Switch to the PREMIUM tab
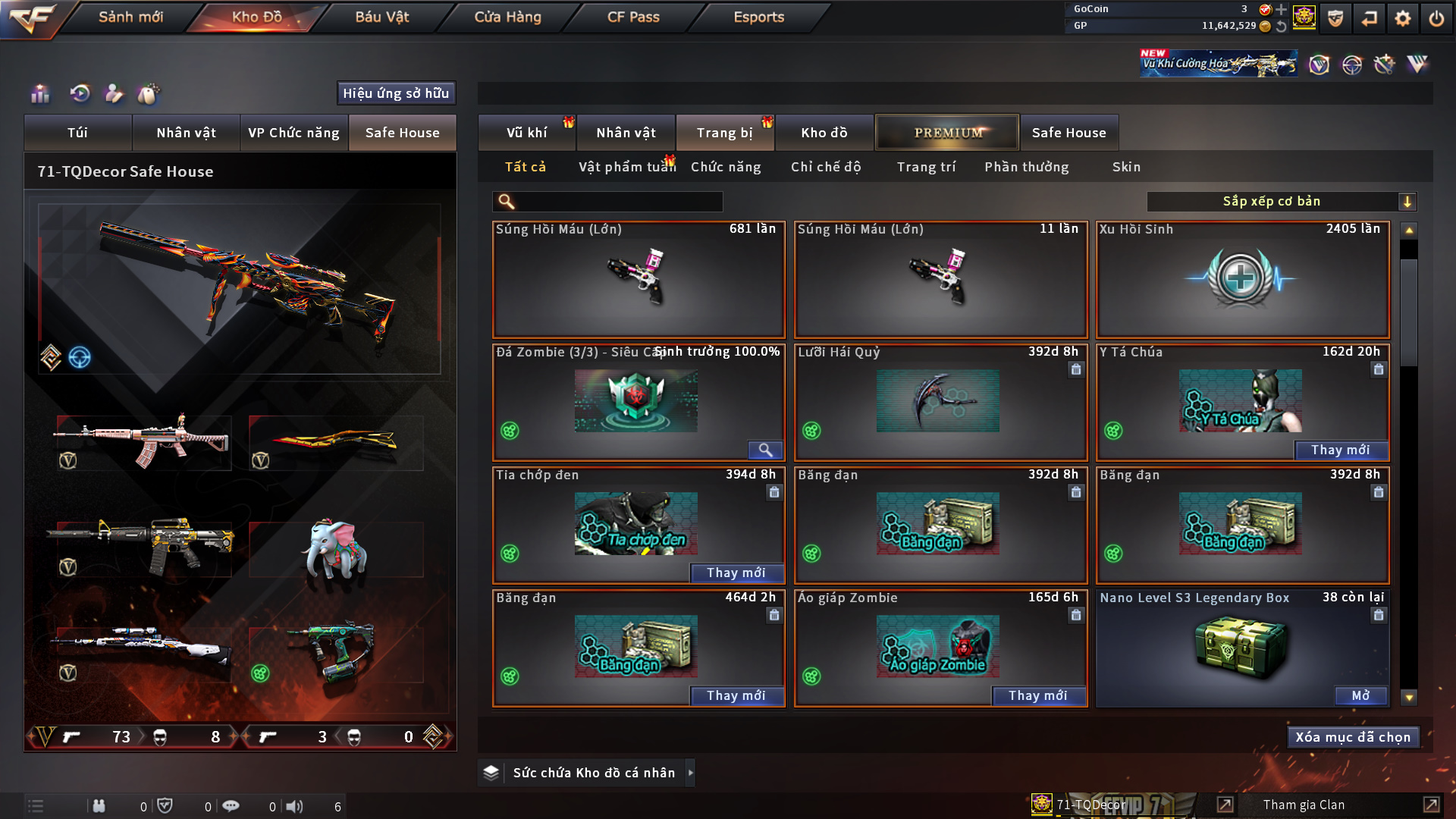This screenshot has width=1456, height=819. pyautogui.click(x=947, y=133)
